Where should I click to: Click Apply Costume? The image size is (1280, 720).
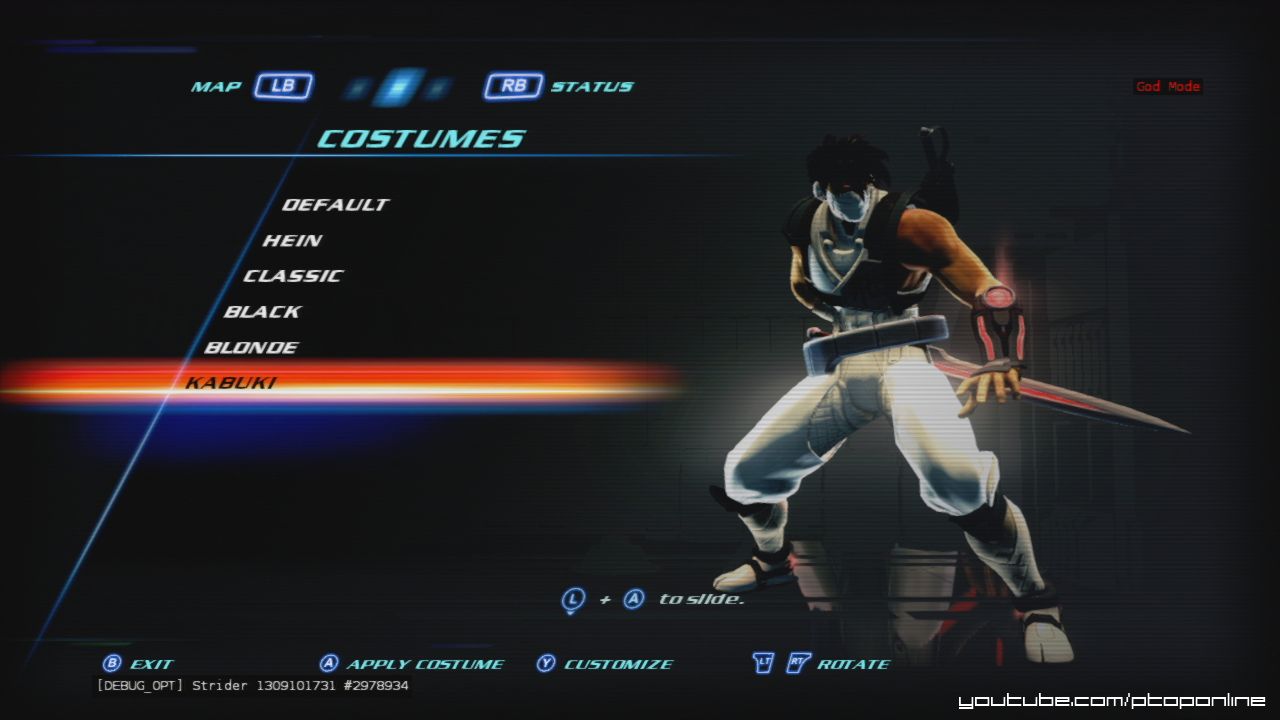pyautogui.click(x=412, y=664)
